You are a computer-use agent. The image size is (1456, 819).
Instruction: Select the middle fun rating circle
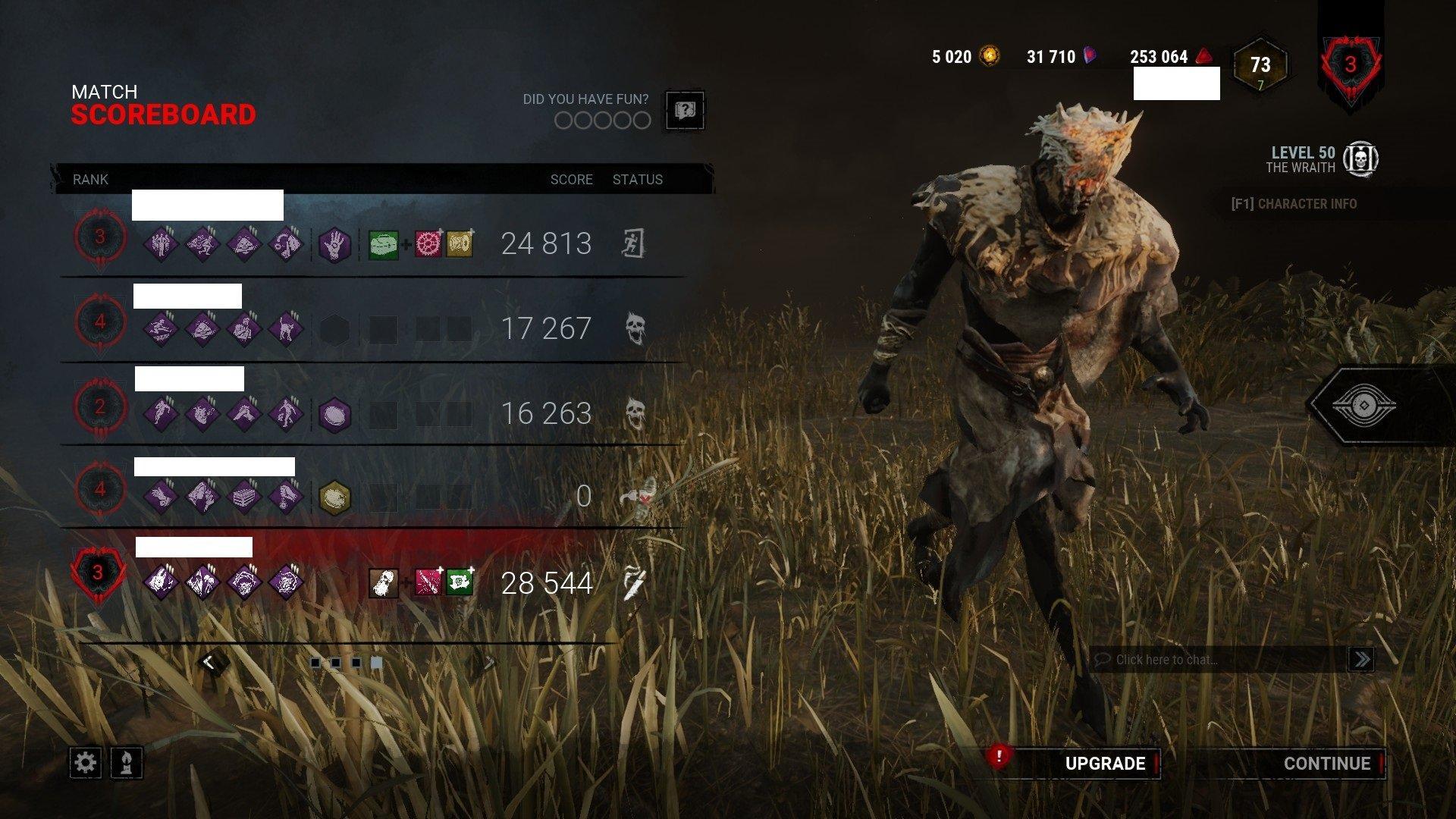tap(601, 121)
